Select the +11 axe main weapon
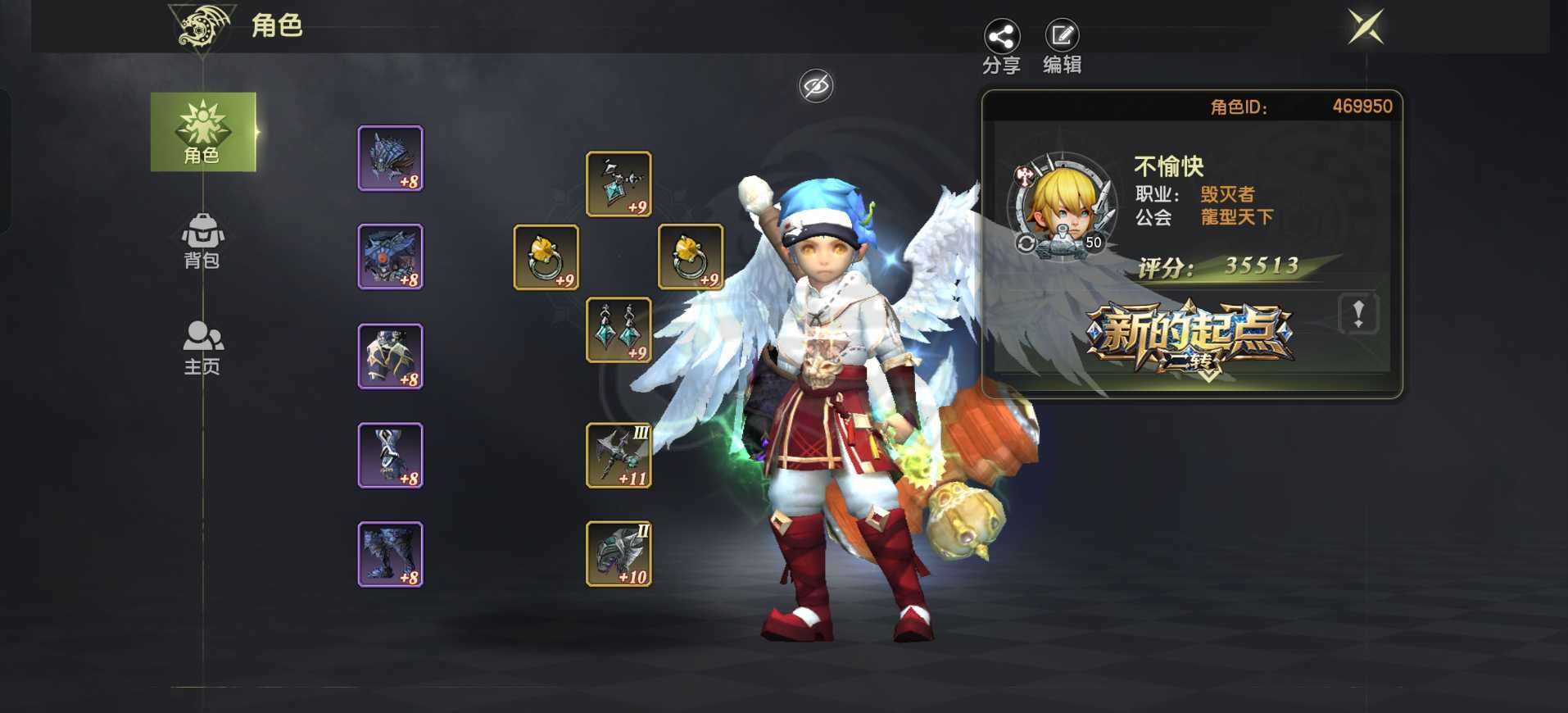The width and height of the screenshot is (1568, 713). click(x=619, y=456)
